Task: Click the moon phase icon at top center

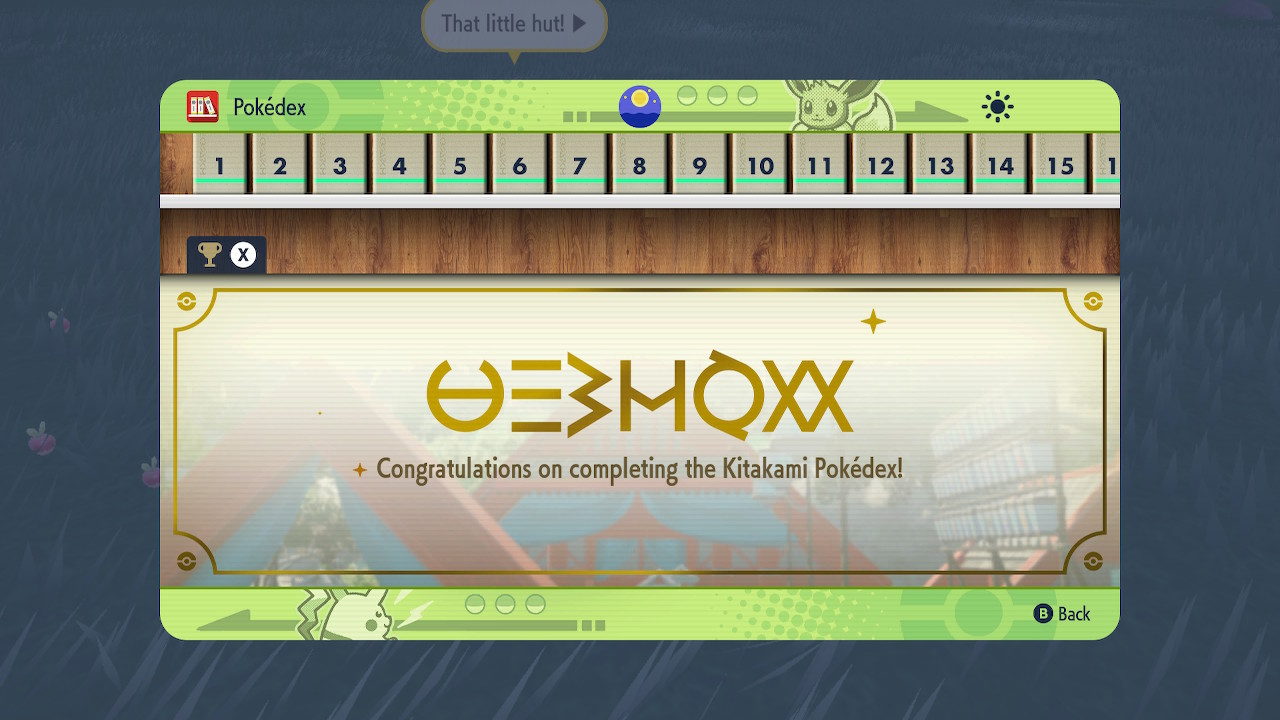Action: (639, 106)
